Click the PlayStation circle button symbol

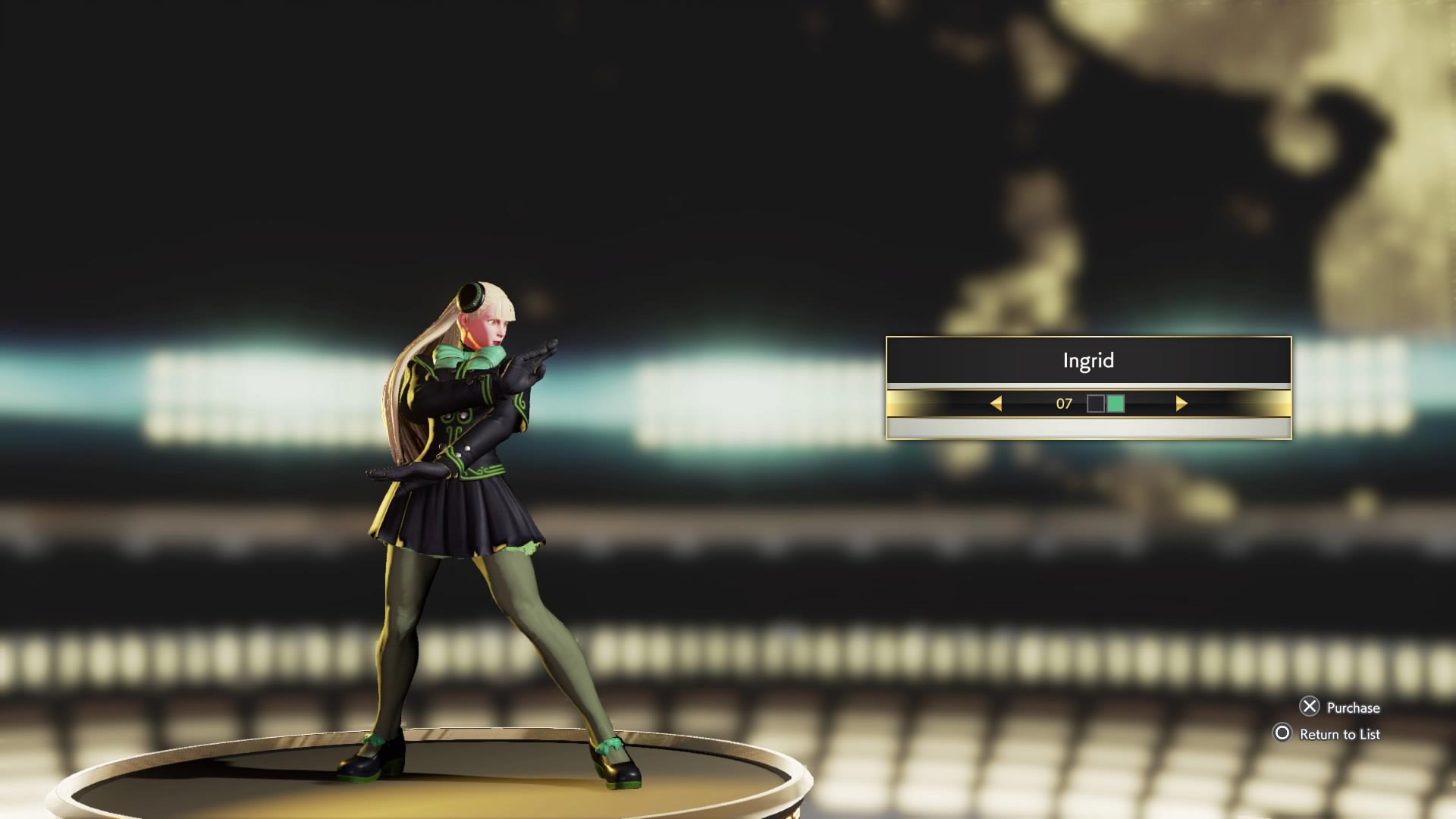coord(1283,734)
